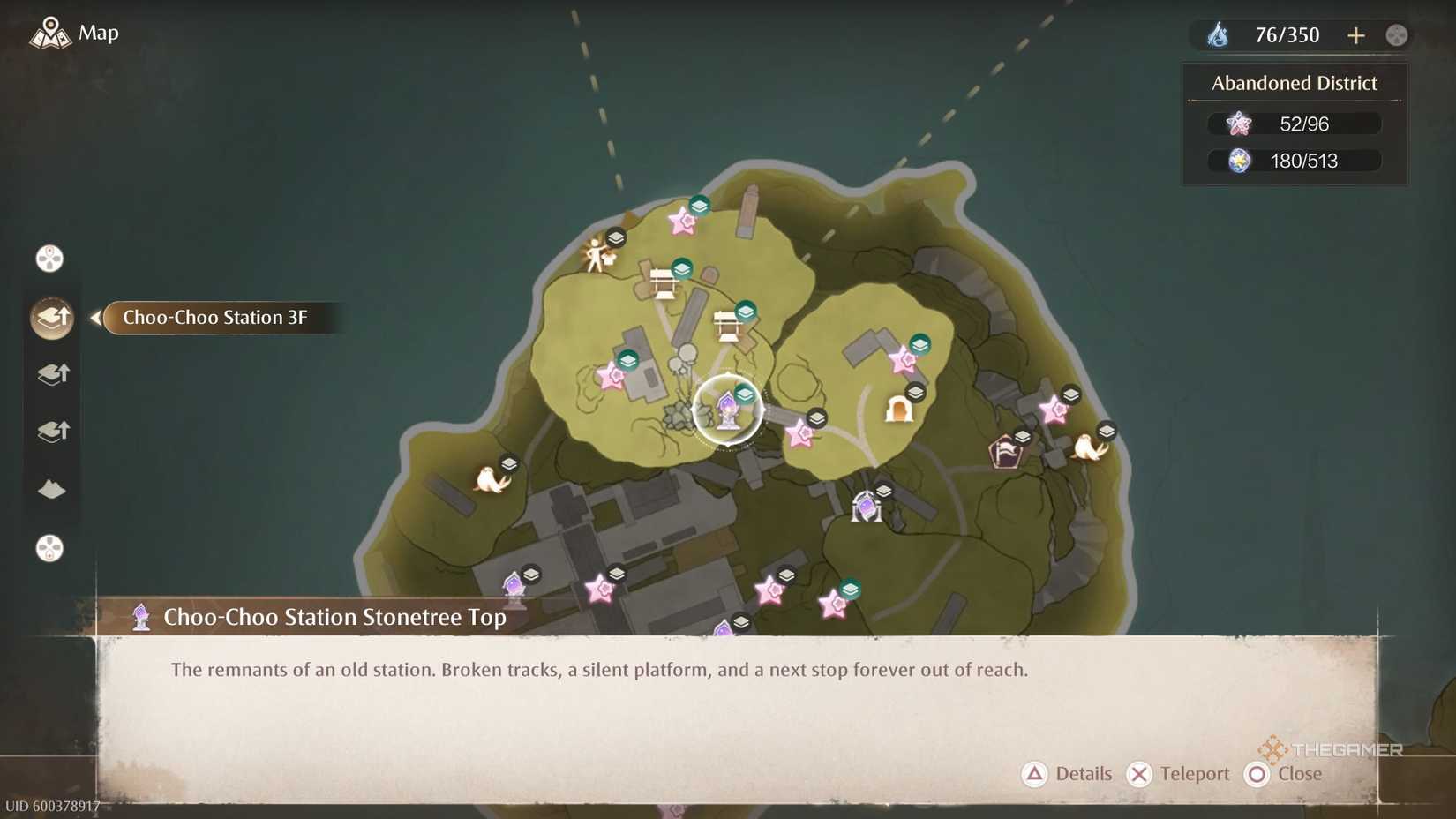Image resolution: width=1456 pixels, height=819 pixels.
Task: Select the highlighted Choo-Choo Station 3F floor icon
Action: [51, 318]
